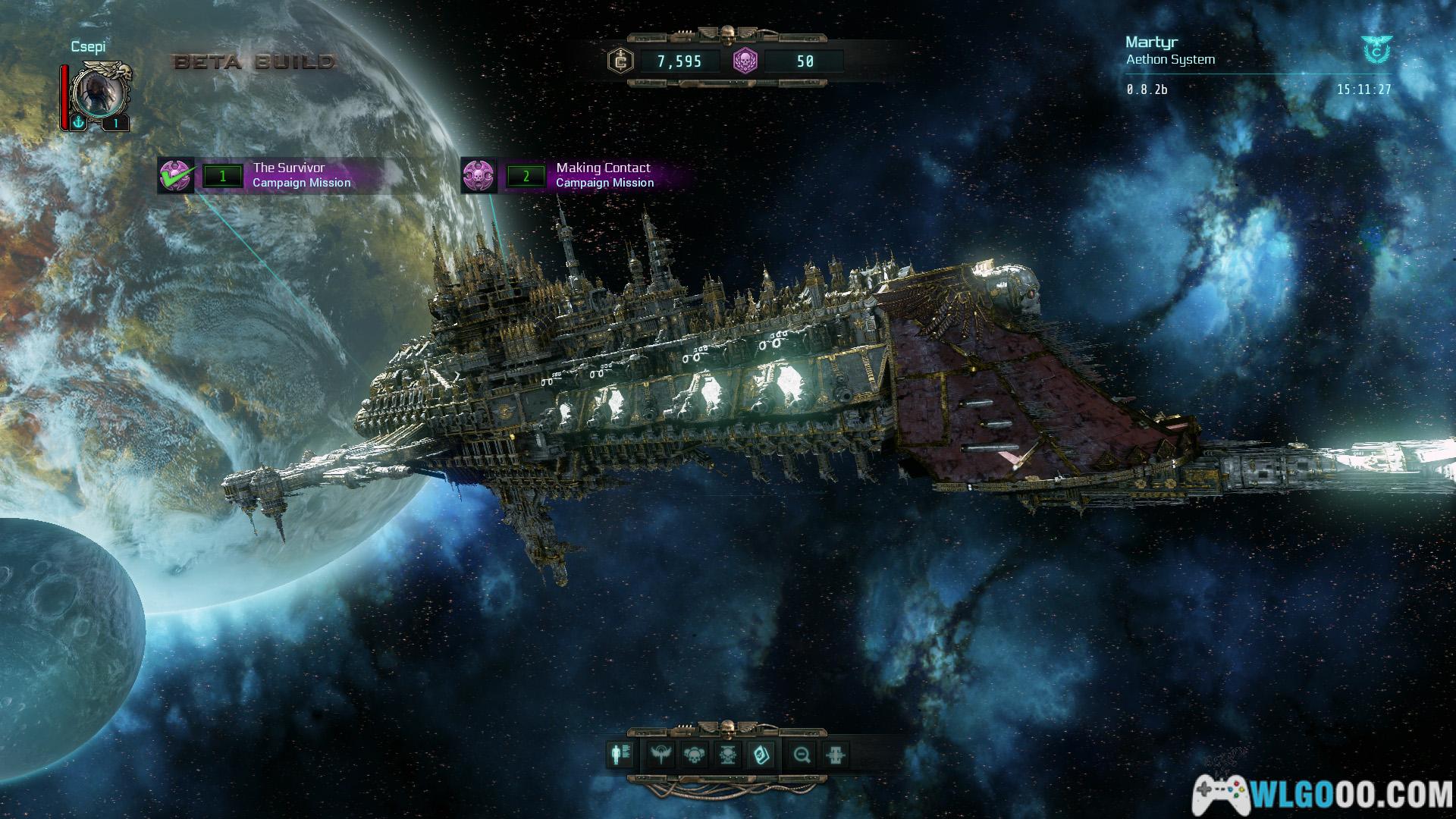Image resolution: width=1456 pixels, height=819 pixels.
Task: Click the winged emblem toolbar icon
Action: coord(661,755)
